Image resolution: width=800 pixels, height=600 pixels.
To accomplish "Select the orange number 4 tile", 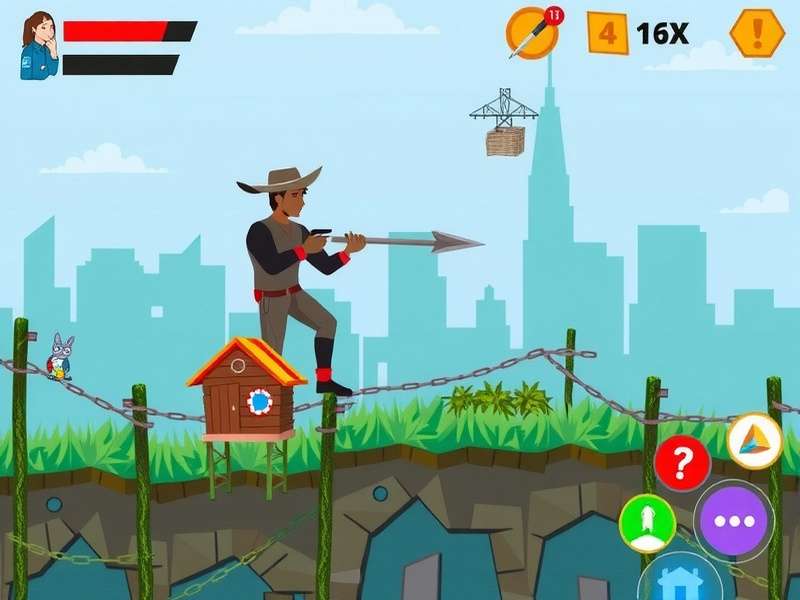I will [x=607, y=33].
